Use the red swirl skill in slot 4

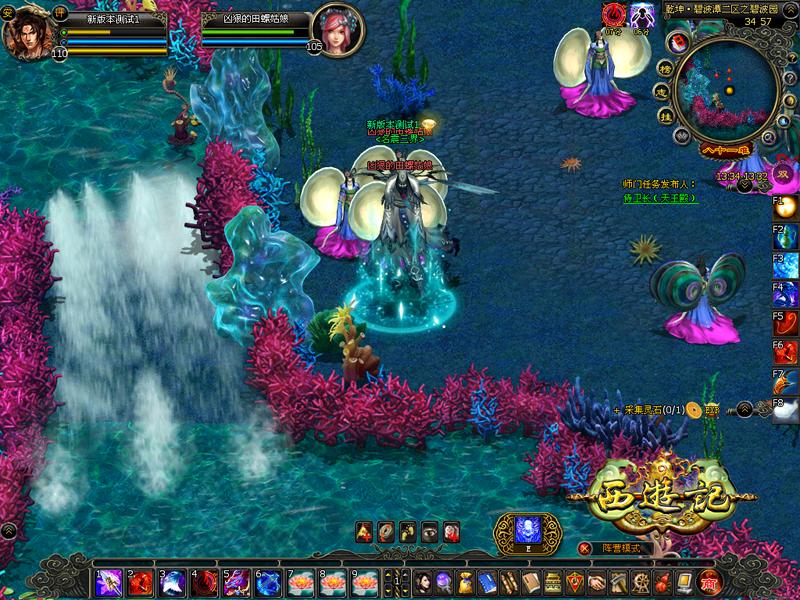click(205, 582)
